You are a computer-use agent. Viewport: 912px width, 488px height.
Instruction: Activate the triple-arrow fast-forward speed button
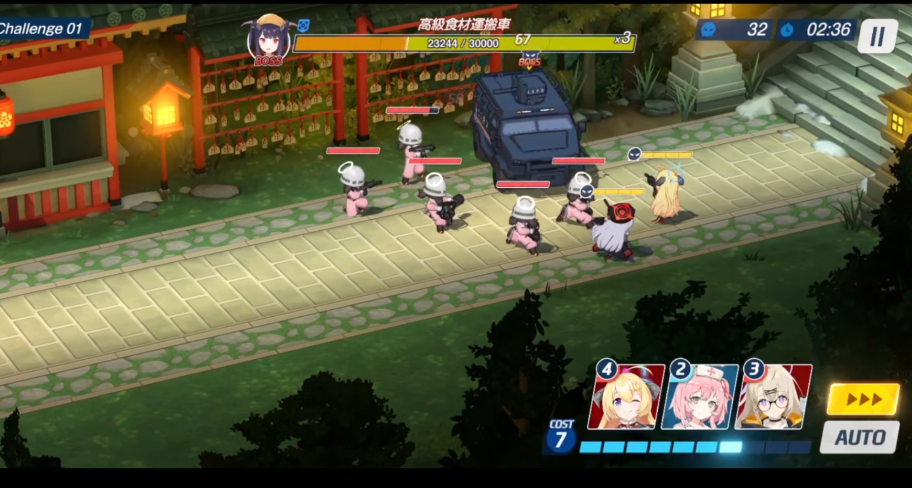863,399
